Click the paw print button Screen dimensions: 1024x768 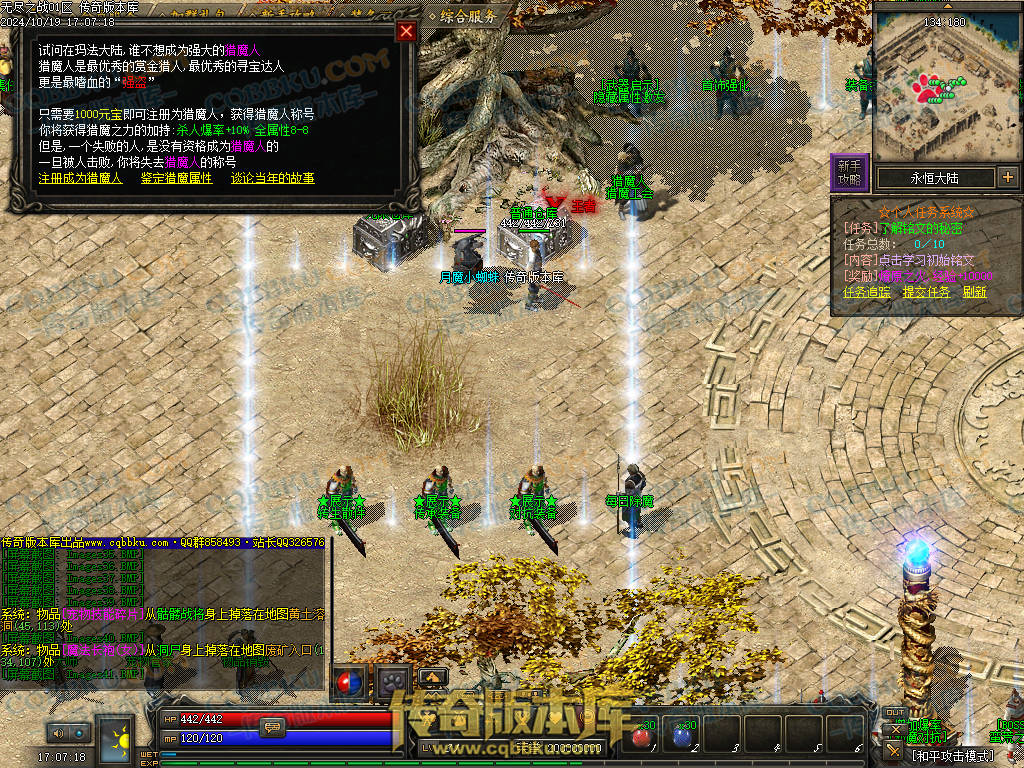click(393, 682)
